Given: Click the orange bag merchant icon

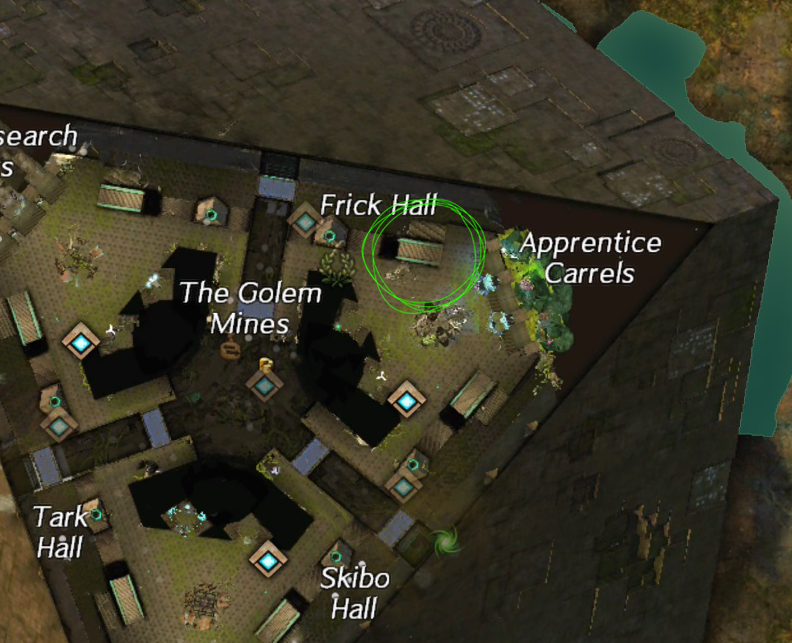Looking at the screenshot, I should (x=230, y=349).
